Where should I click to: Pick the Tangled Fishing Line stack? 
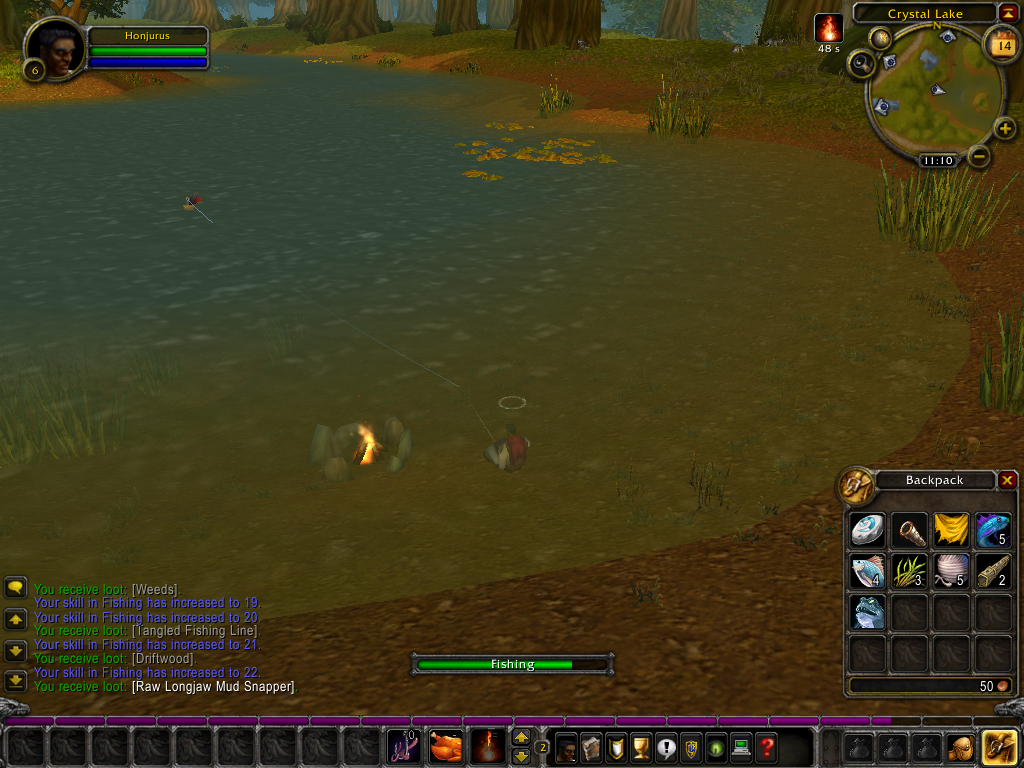[951, 572]
